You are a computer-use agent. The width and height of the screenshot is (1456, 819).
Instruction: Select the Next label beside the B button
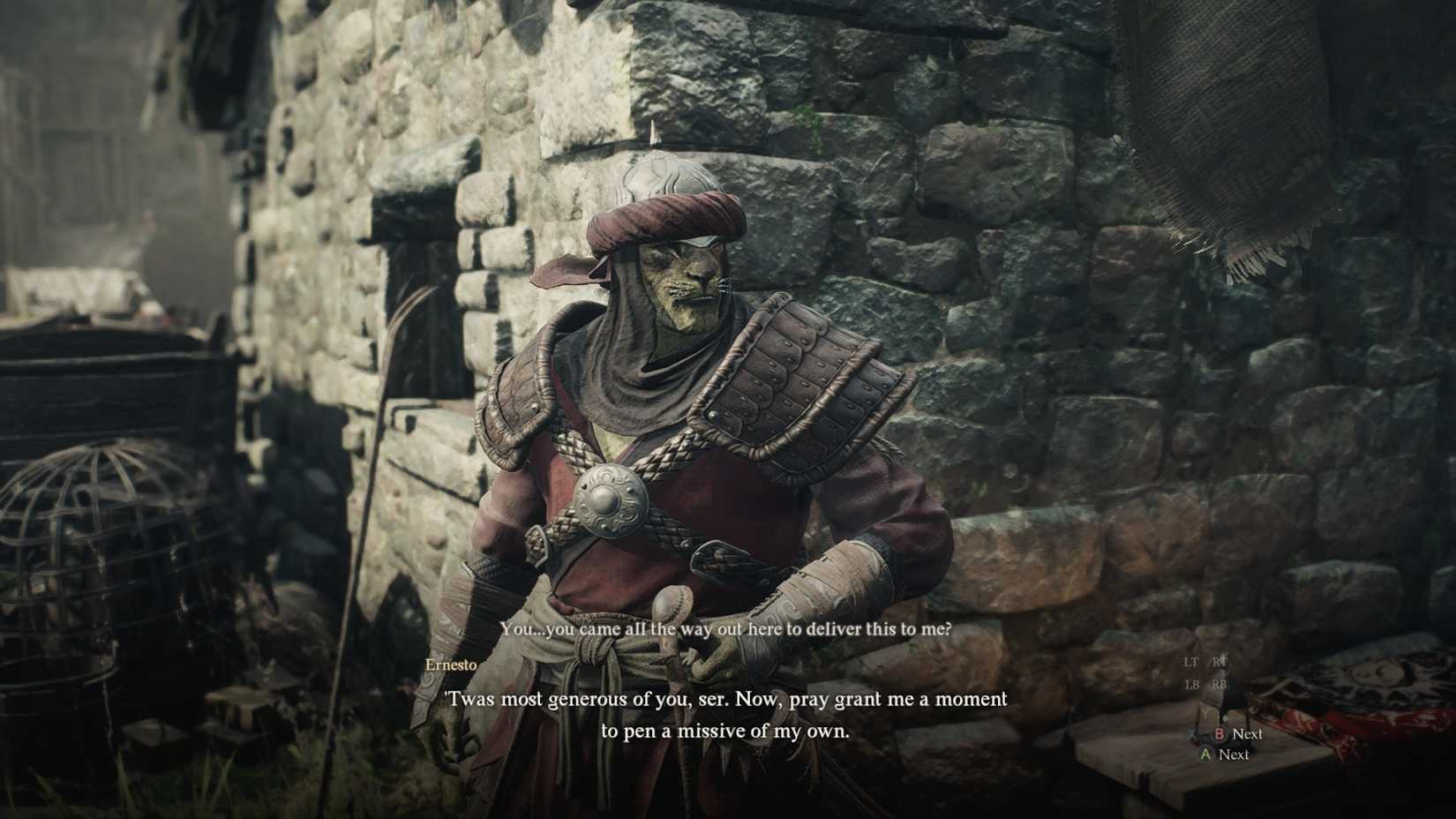[x=1249, y=733]
